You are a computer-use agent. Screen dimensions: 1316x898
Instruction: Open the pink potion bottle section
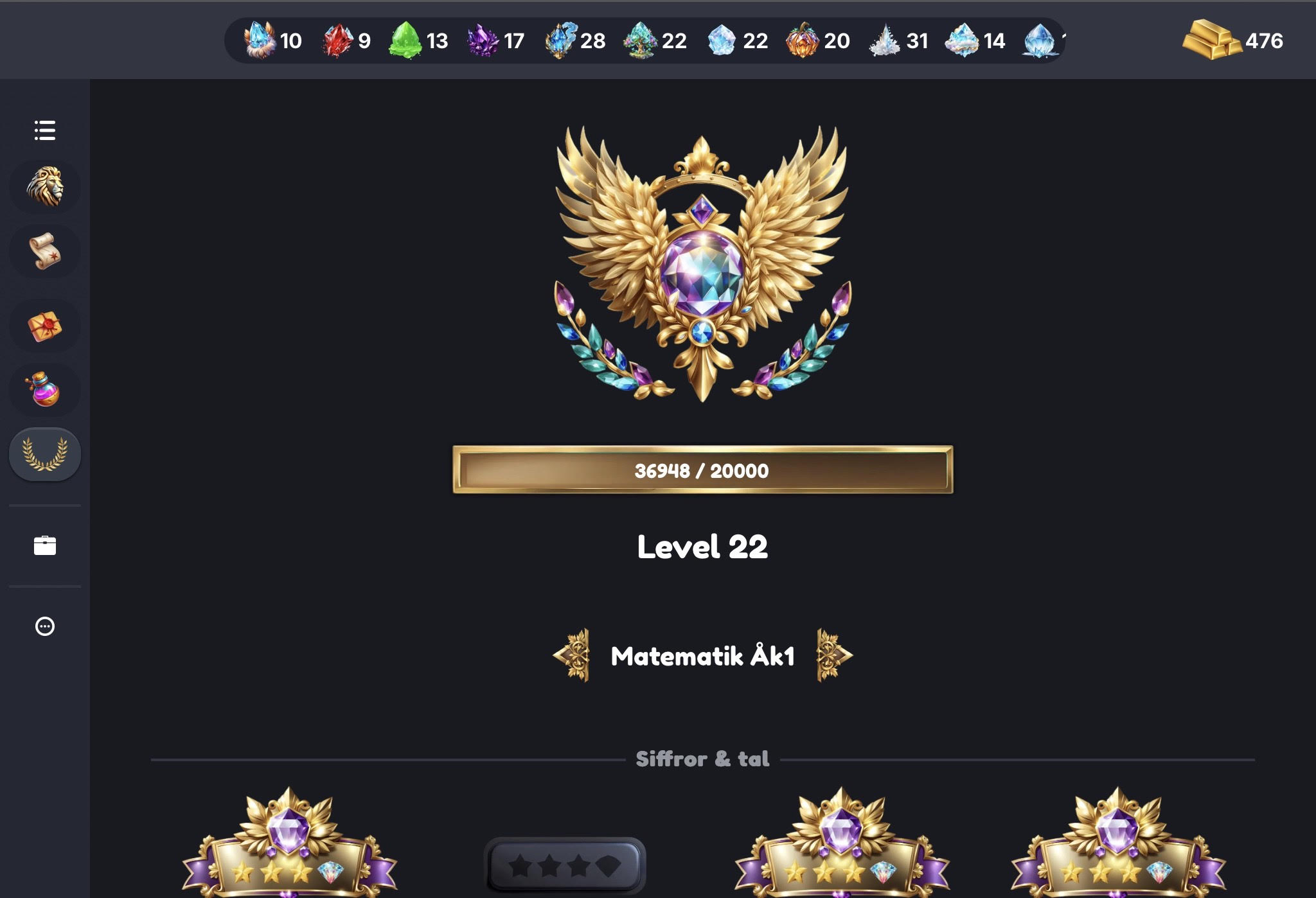pyautogui.click(x=45, y=390)
